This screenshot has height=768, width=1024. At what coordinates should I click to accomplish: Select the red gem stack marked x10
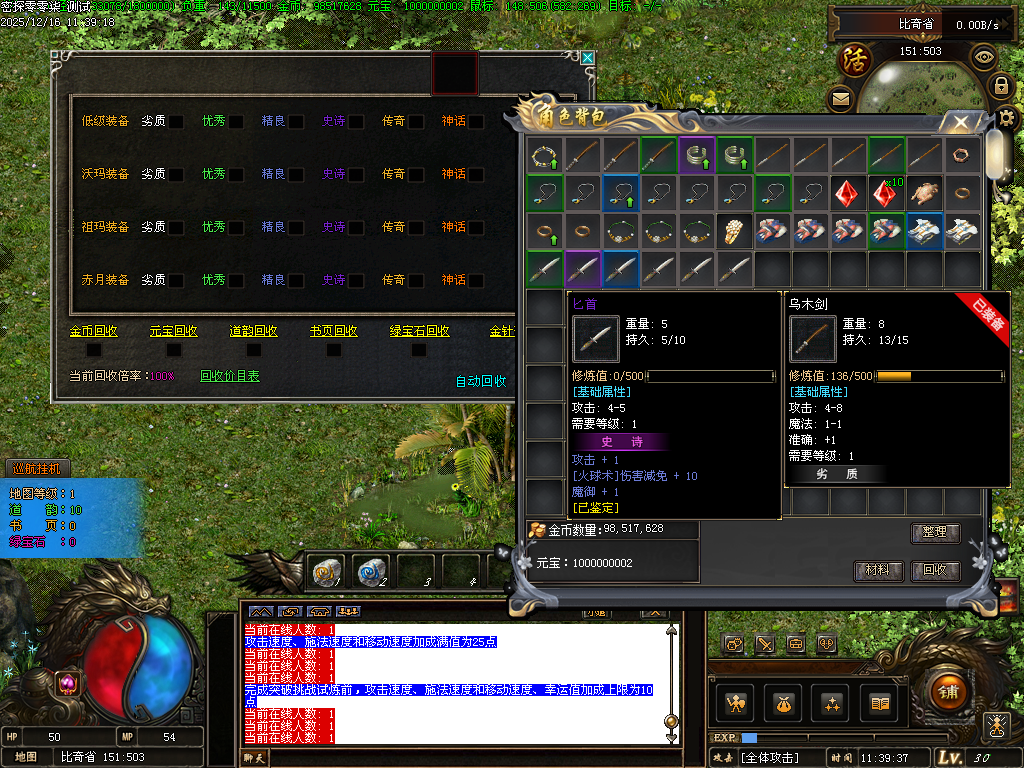886,193
